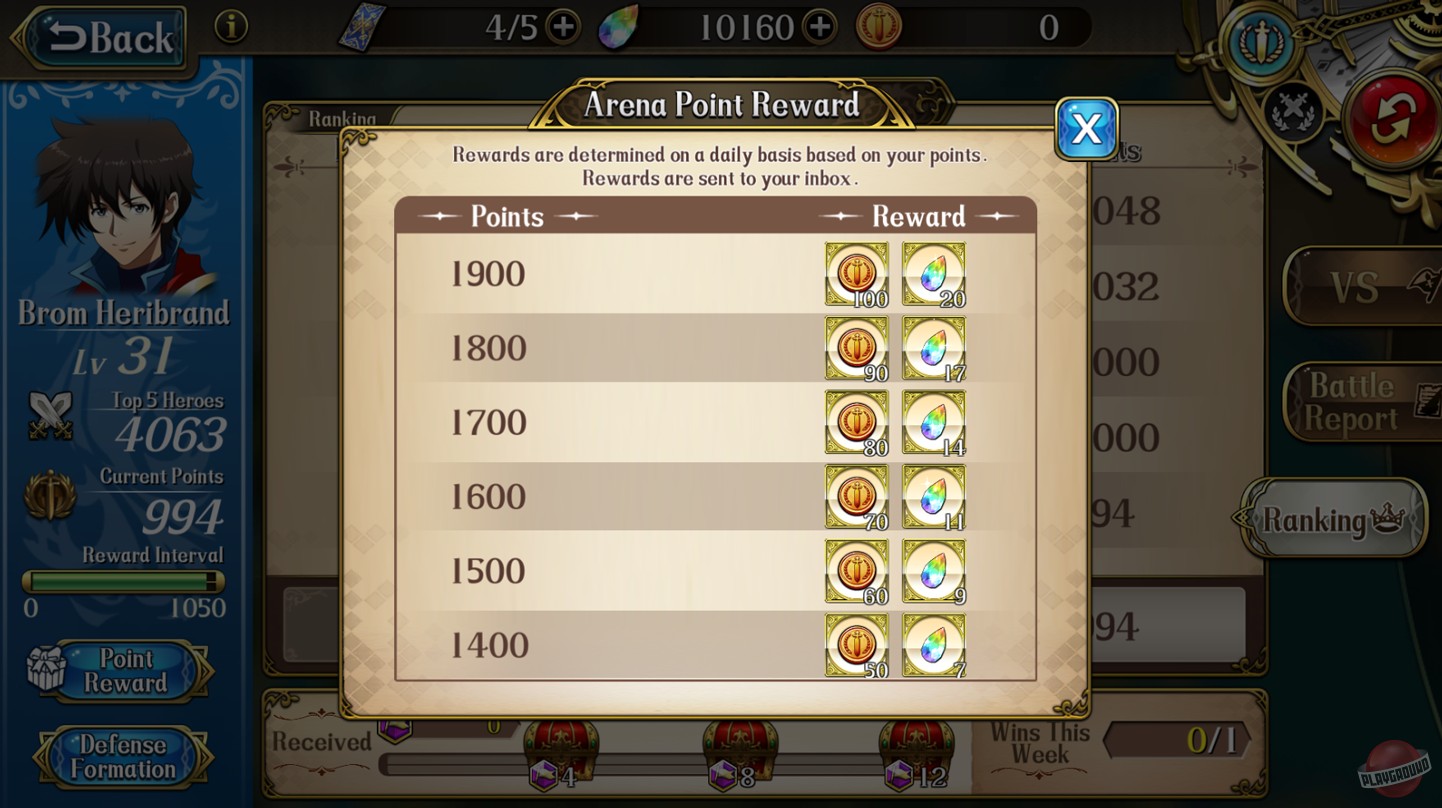The width and height of the screenshot is (1442, 808).
Task: Tap the arena coin currency icon
Action: coord(878,27)
